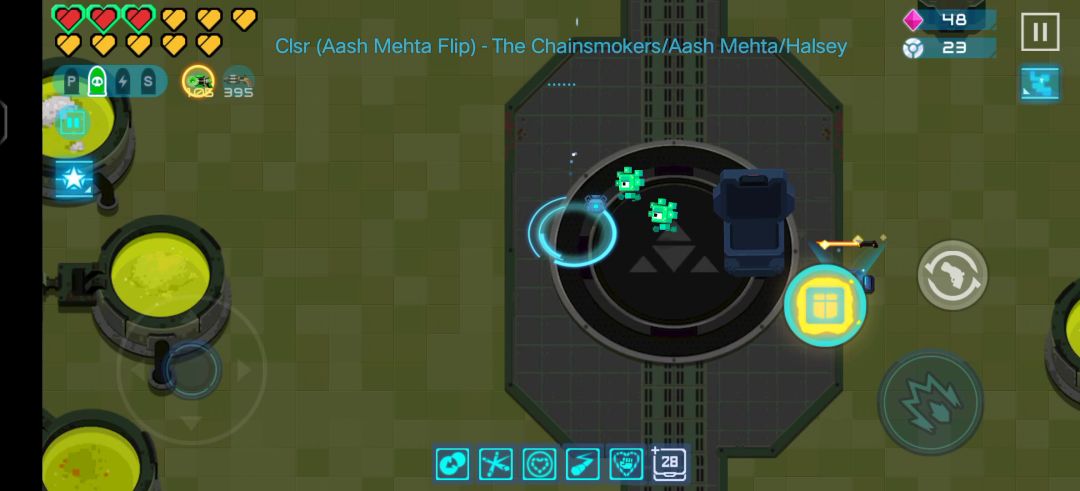Choose the S ammo type
Screen dimensions: 1080x491
(148, 82)
